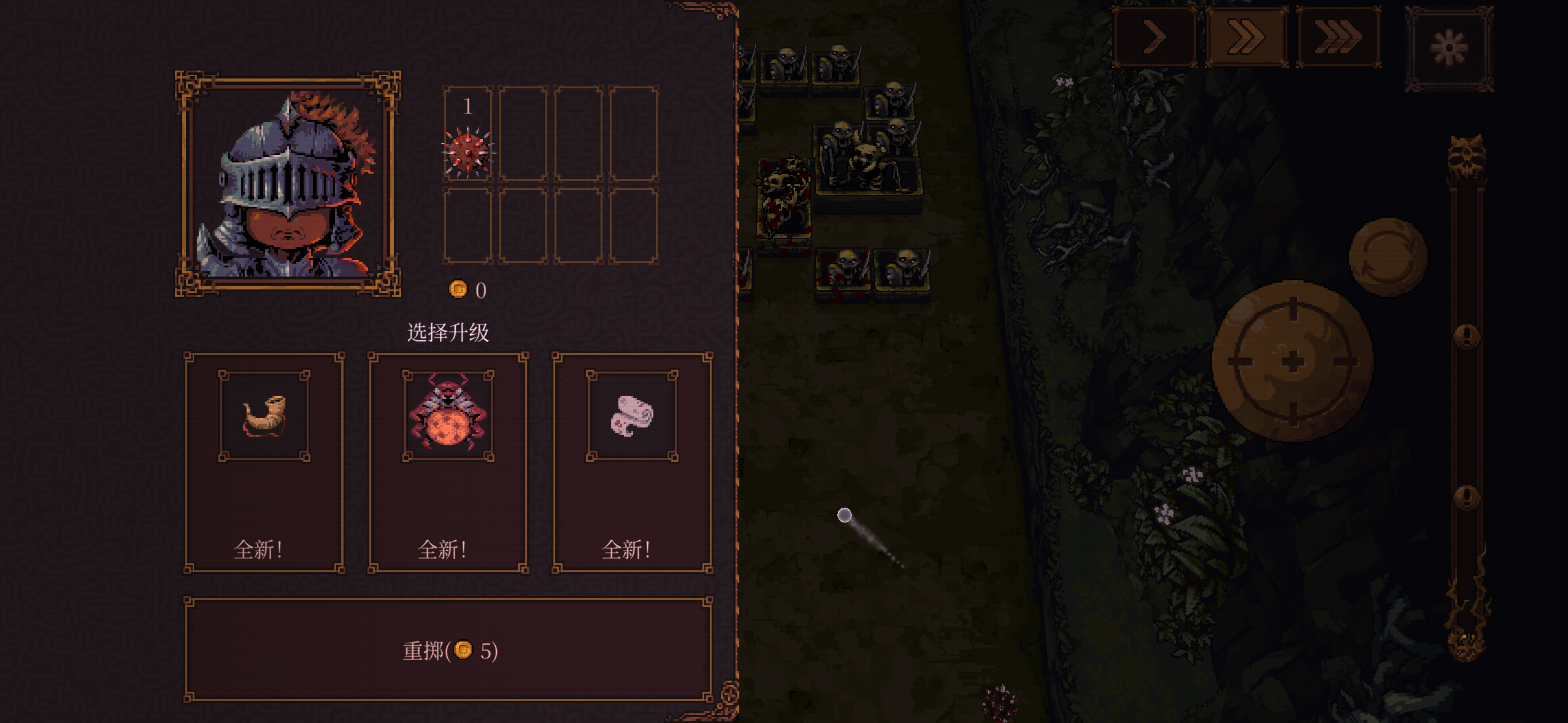This screenshot has width=1568, height=723.
Task: Pick the scroll upgrade card
Action: 632,463
